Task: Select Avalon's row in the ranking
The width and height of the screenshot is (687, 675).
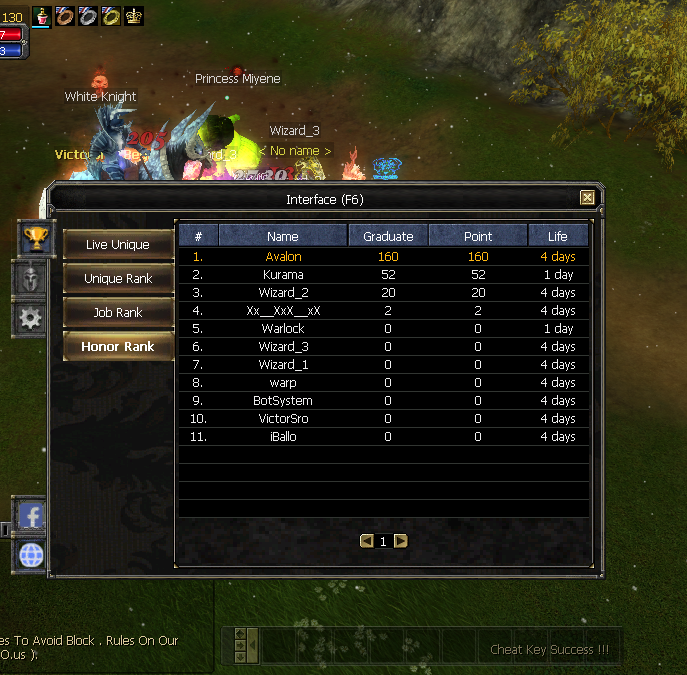Action: 283,257
